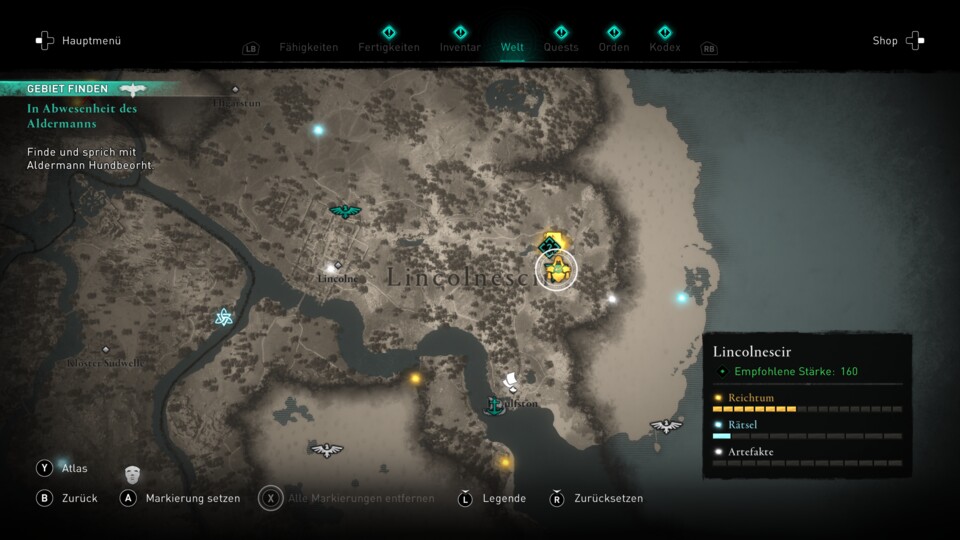Open the Hauptmenü

click(x=78, y=41)
